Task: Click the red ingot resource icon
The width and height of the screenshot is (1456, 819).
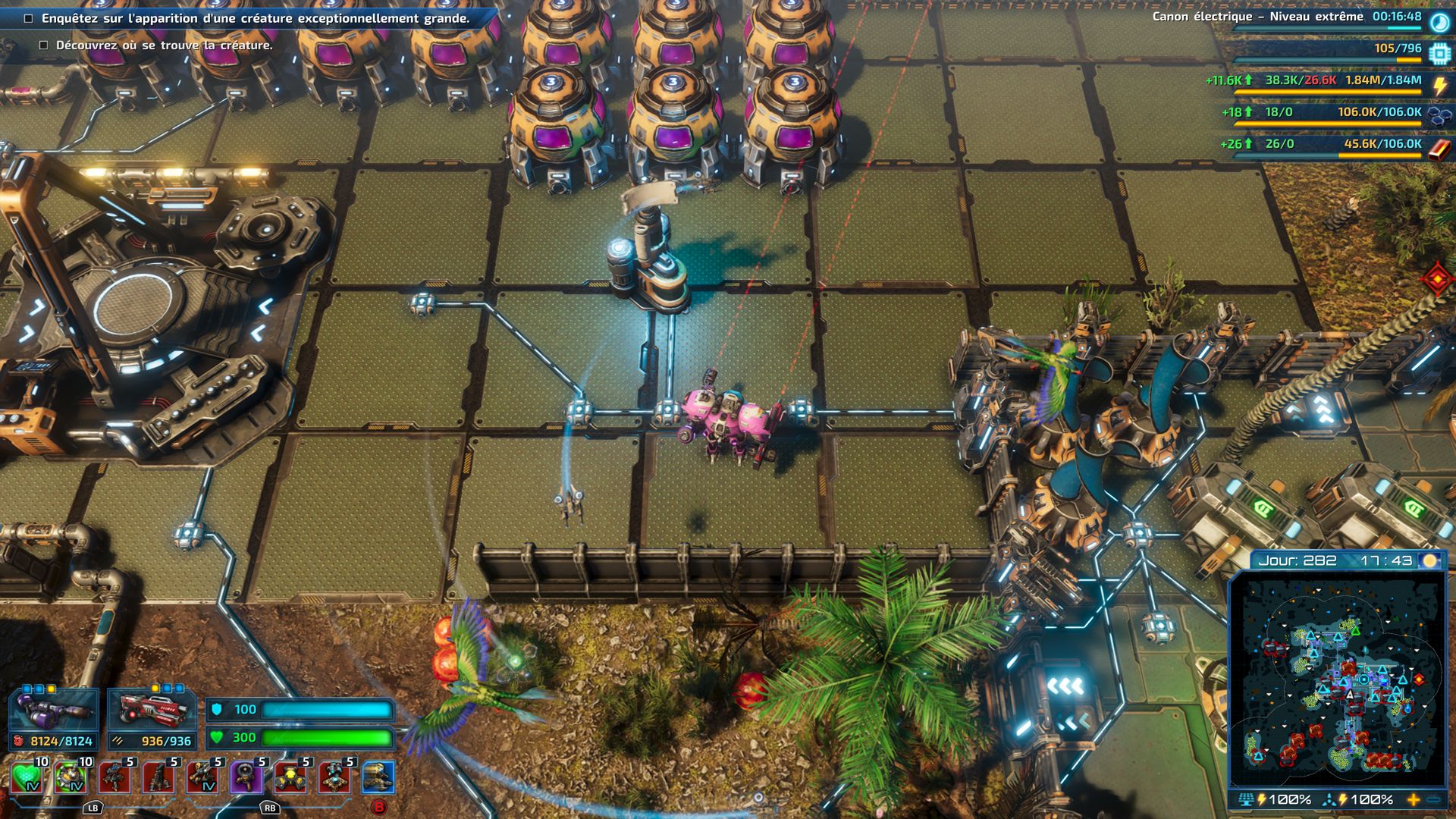Action: coord(1439,149)
